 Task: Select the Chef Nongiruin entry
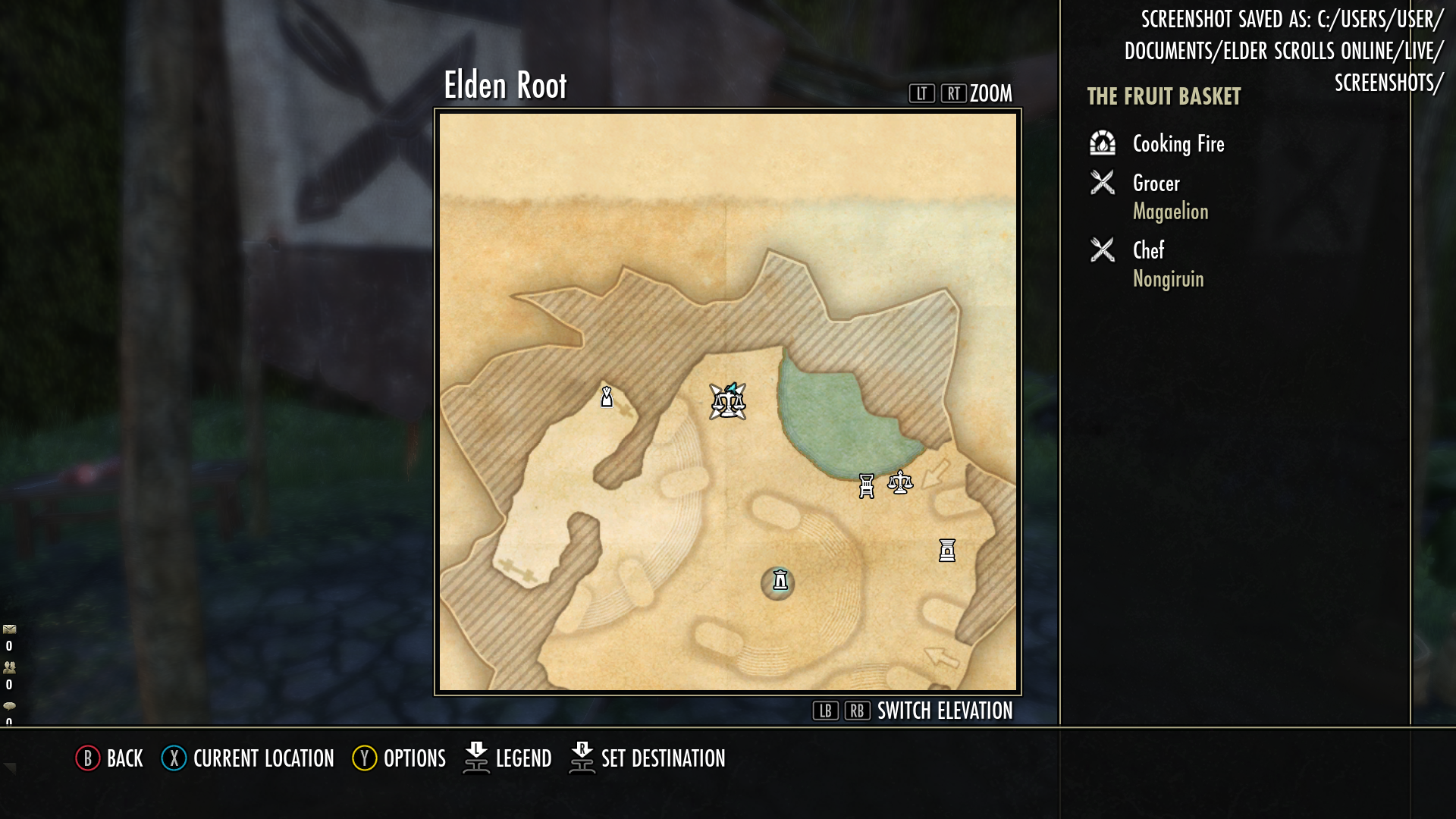tap(1168, 264)
